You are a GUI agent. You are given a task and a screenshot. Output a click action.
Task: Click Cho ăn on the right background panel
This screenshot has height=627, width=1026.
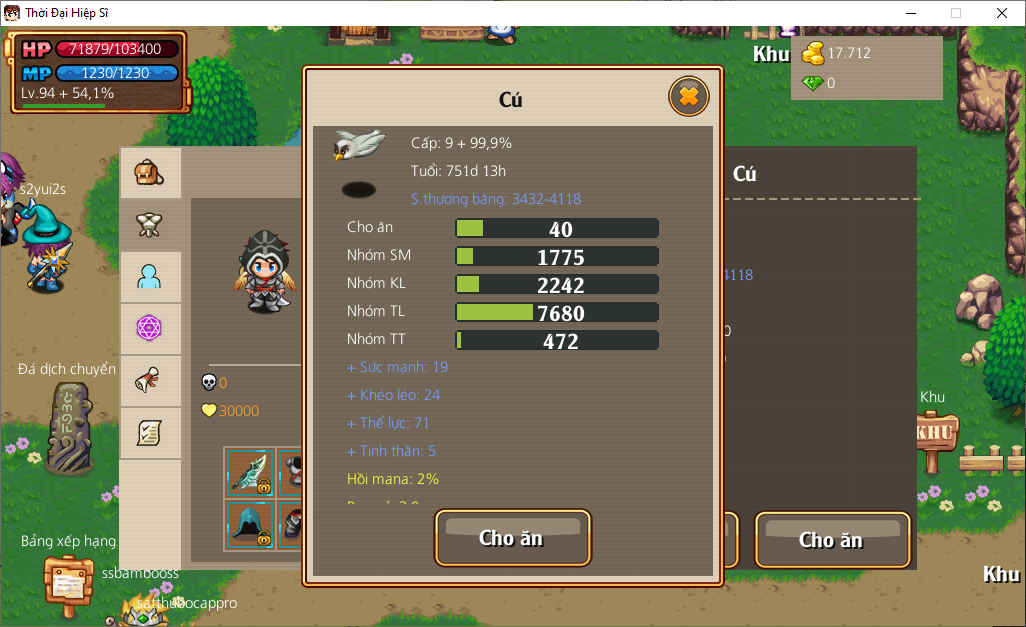[x=831, y=540]
